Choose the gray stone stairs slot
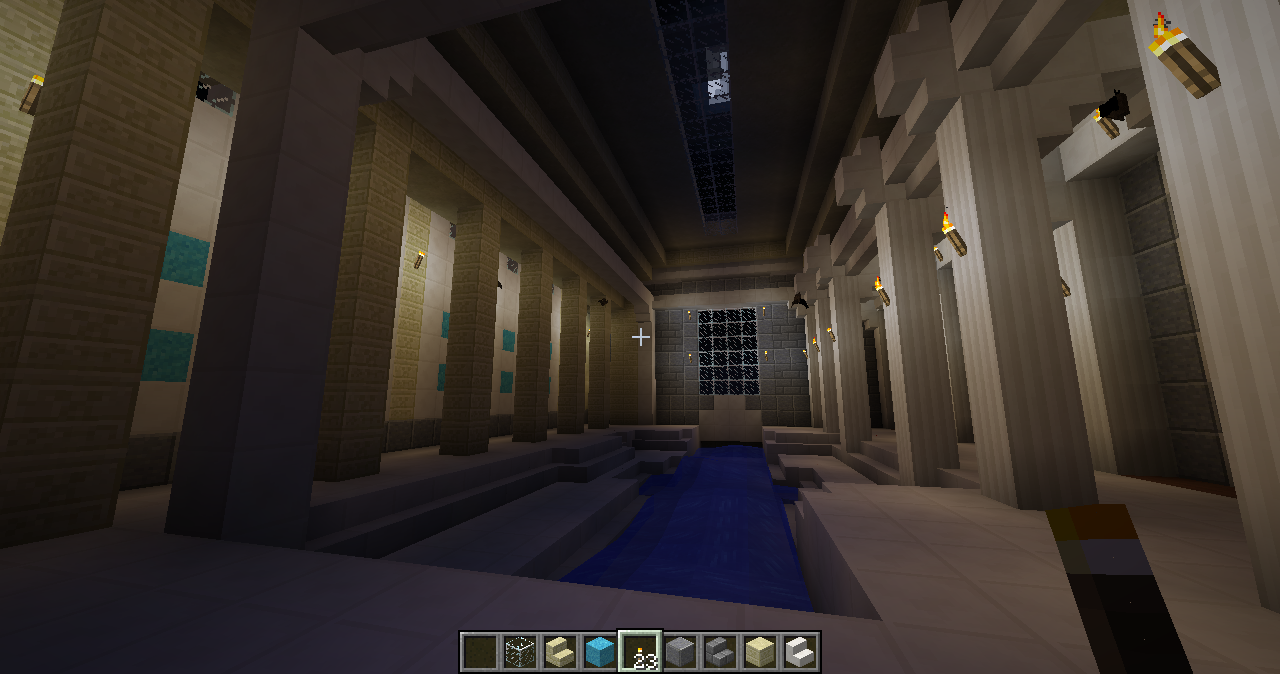Viewport: 1280px width, 674px height. coord(720,652)
